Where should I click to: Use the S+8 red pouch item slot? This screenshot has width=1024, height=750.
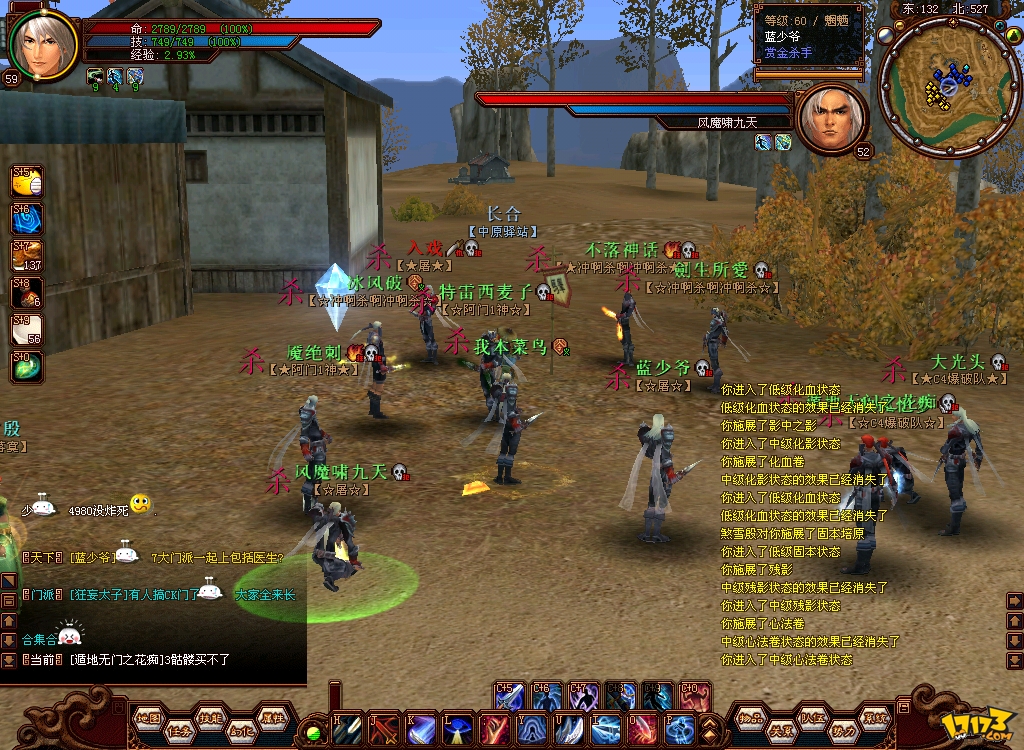tap(27, 292)
